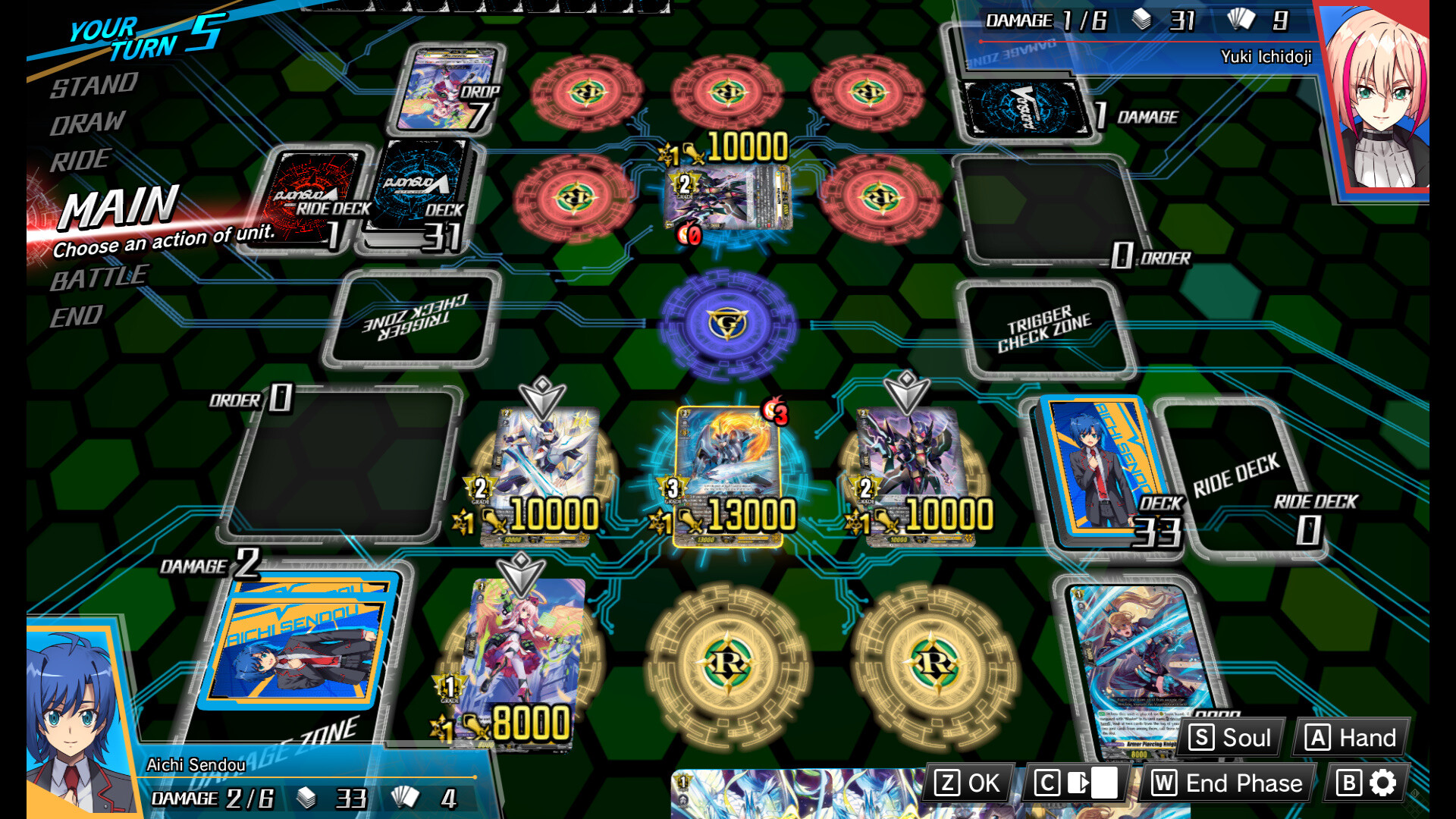Open the Soul viewer via the S button
1456x819 pixels.
[1228, 736]
